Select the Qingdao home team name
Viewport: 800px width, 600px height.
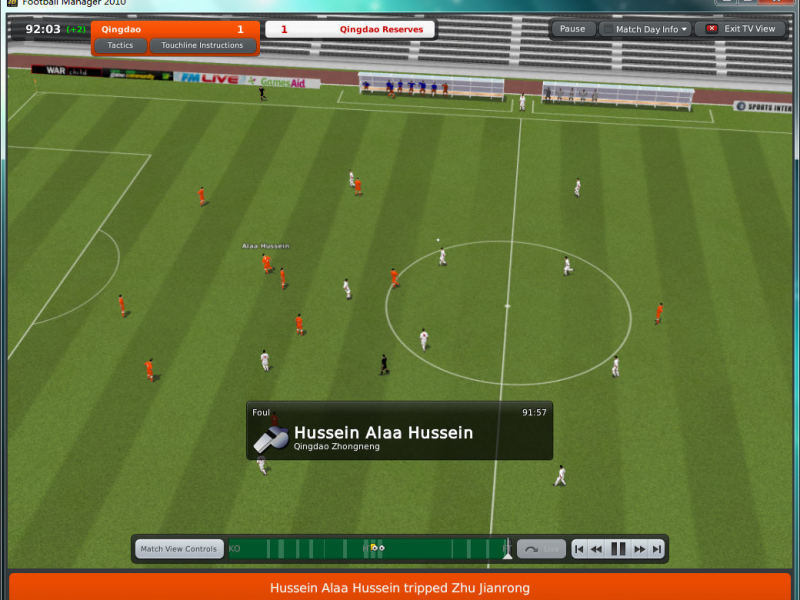tap(122, 29)
